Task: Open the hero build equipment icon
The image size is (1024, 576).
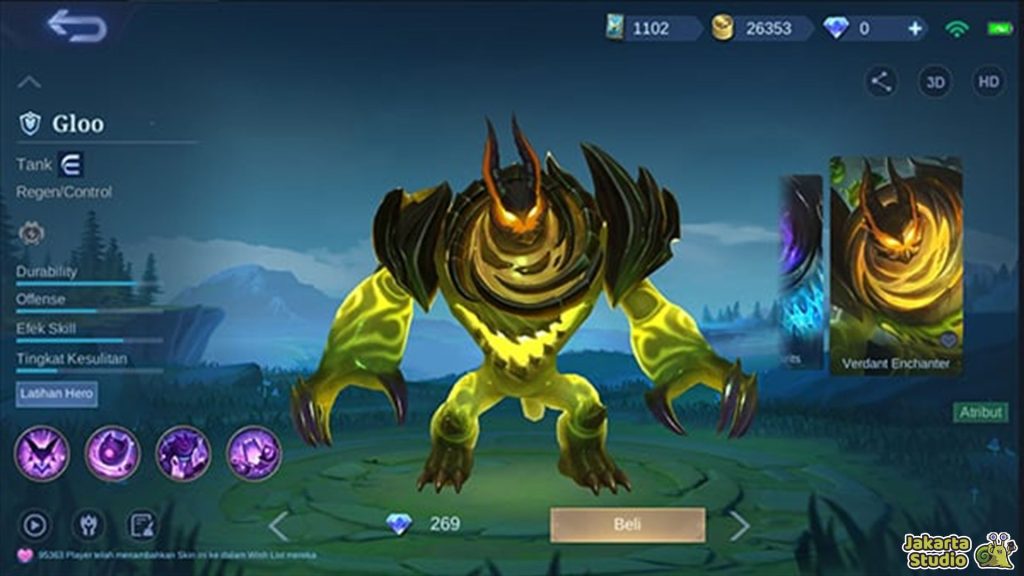Action: (x=88, y=524)
